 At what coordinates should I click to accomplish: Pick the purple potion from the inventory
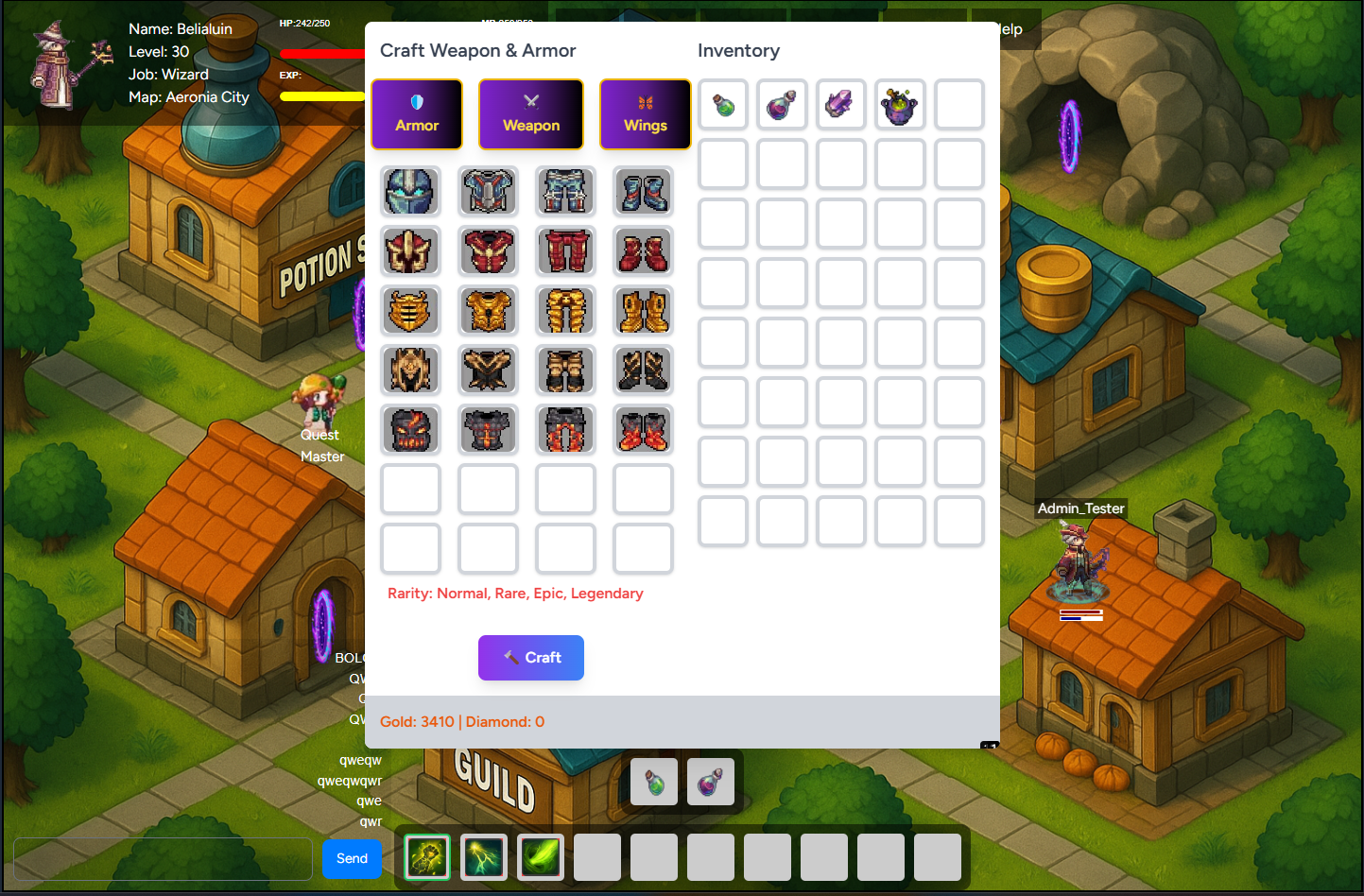[782, 104]
